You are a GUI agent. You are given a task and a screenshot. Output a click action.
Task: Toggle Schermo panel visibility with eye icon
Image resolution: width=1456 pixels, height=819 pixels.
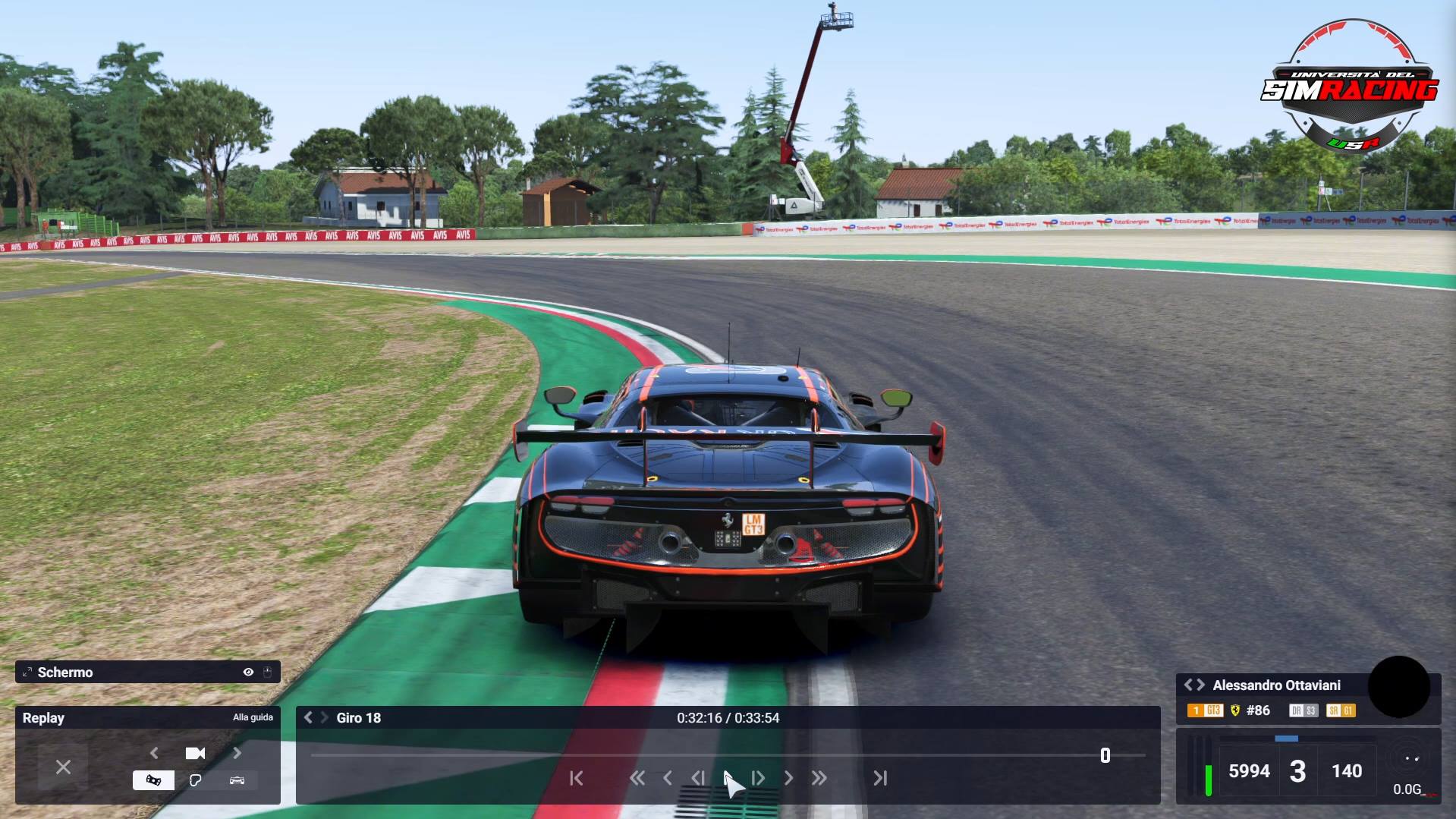click(248, 672)
